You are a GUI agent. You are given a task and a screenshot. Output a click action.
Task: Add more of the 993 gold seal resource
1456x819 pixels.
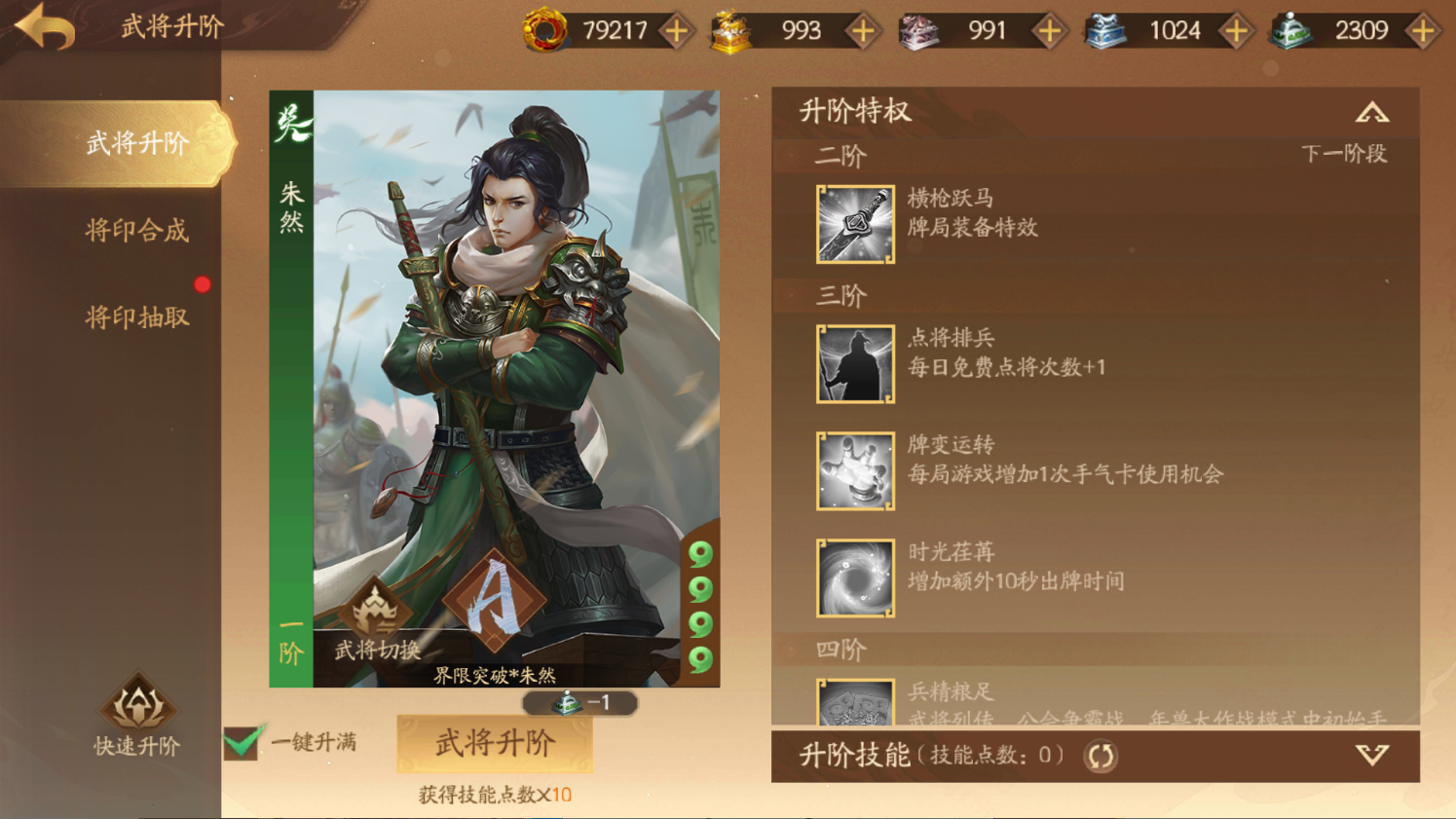(x=862, y=31)
